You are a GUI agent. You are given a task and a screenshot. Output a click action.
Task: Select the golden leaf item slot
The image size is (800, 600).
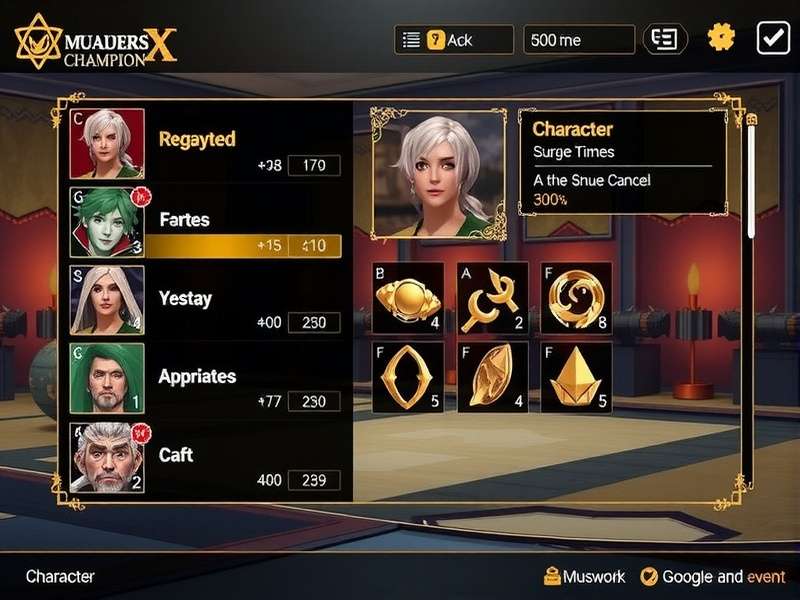[492, 377]
